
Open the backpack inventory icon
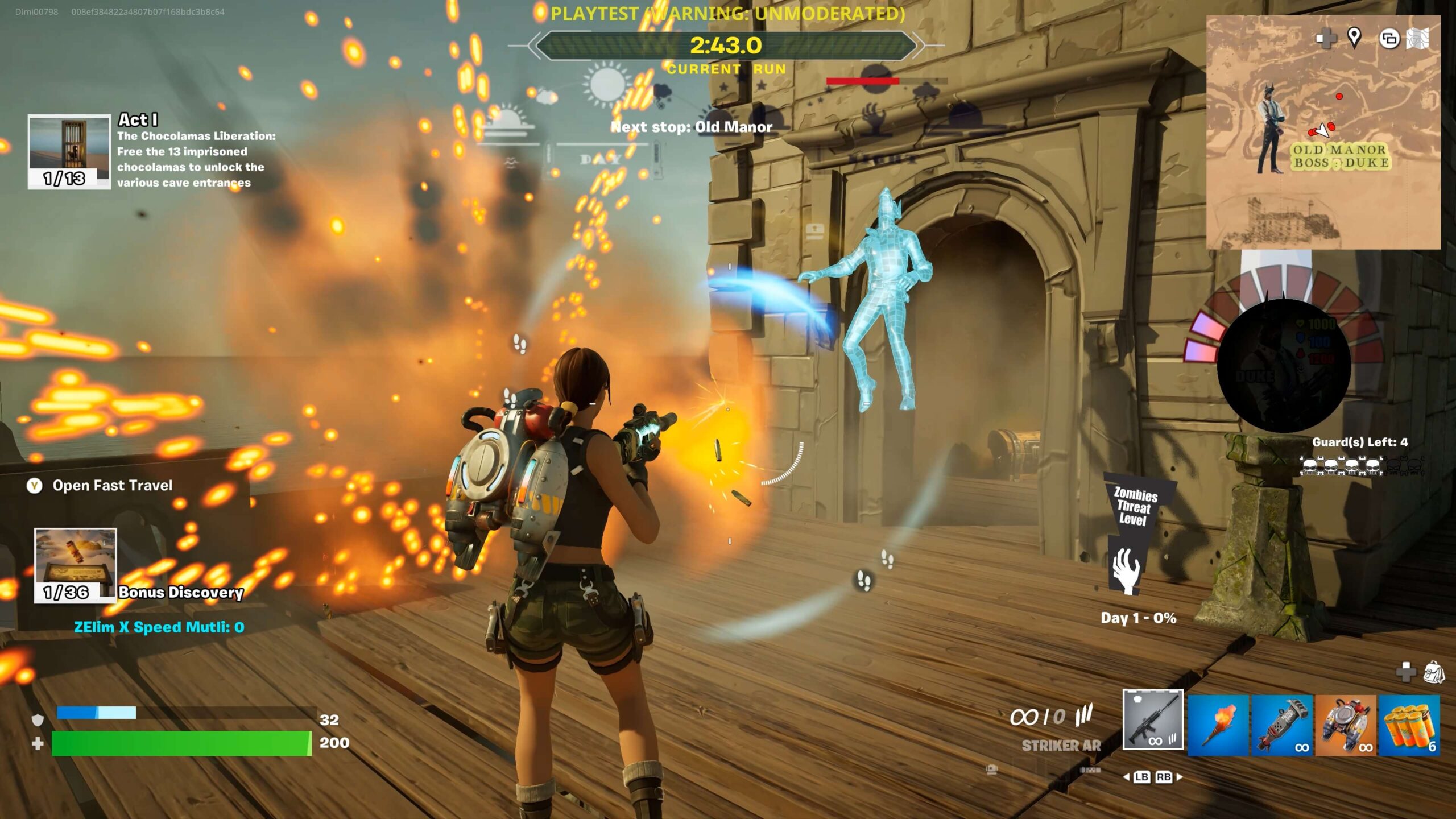tap(1434, 672)
